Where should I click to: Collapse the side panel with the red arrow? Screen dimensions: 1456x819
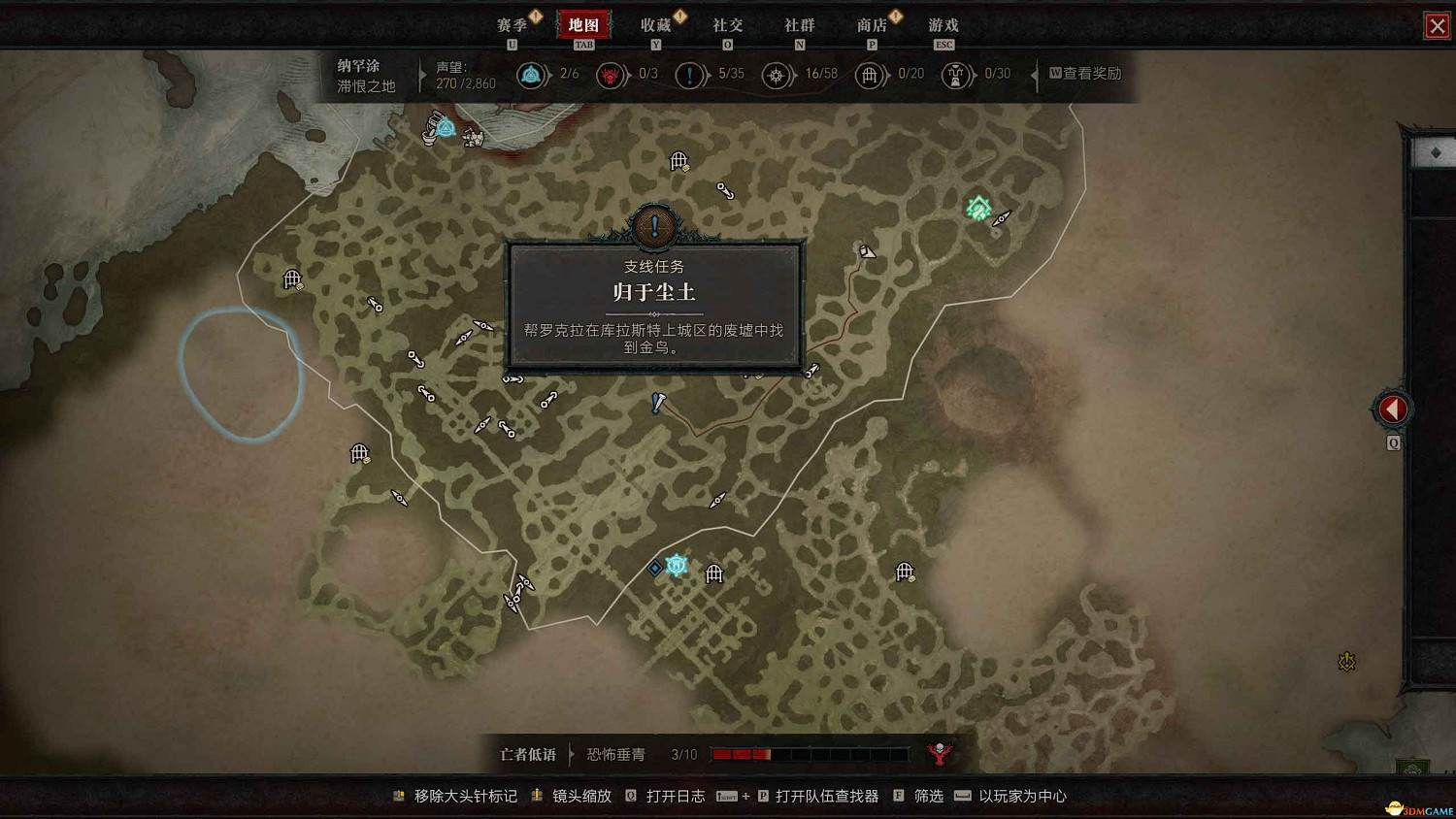tap(1392, 409)
